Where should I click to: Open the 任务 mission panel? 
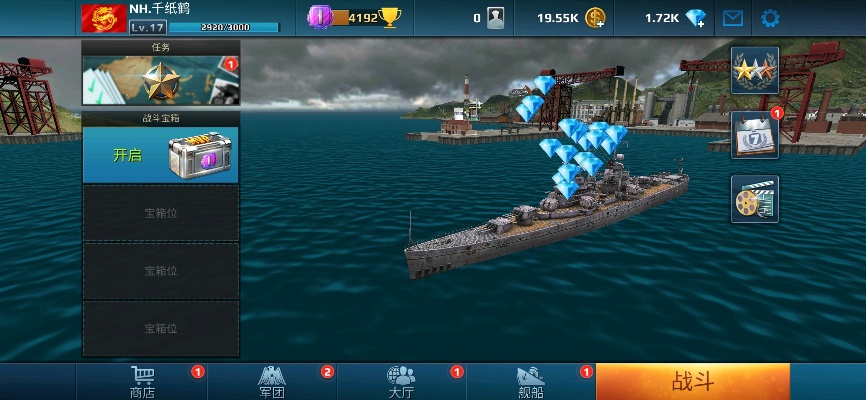click(160, 81)
